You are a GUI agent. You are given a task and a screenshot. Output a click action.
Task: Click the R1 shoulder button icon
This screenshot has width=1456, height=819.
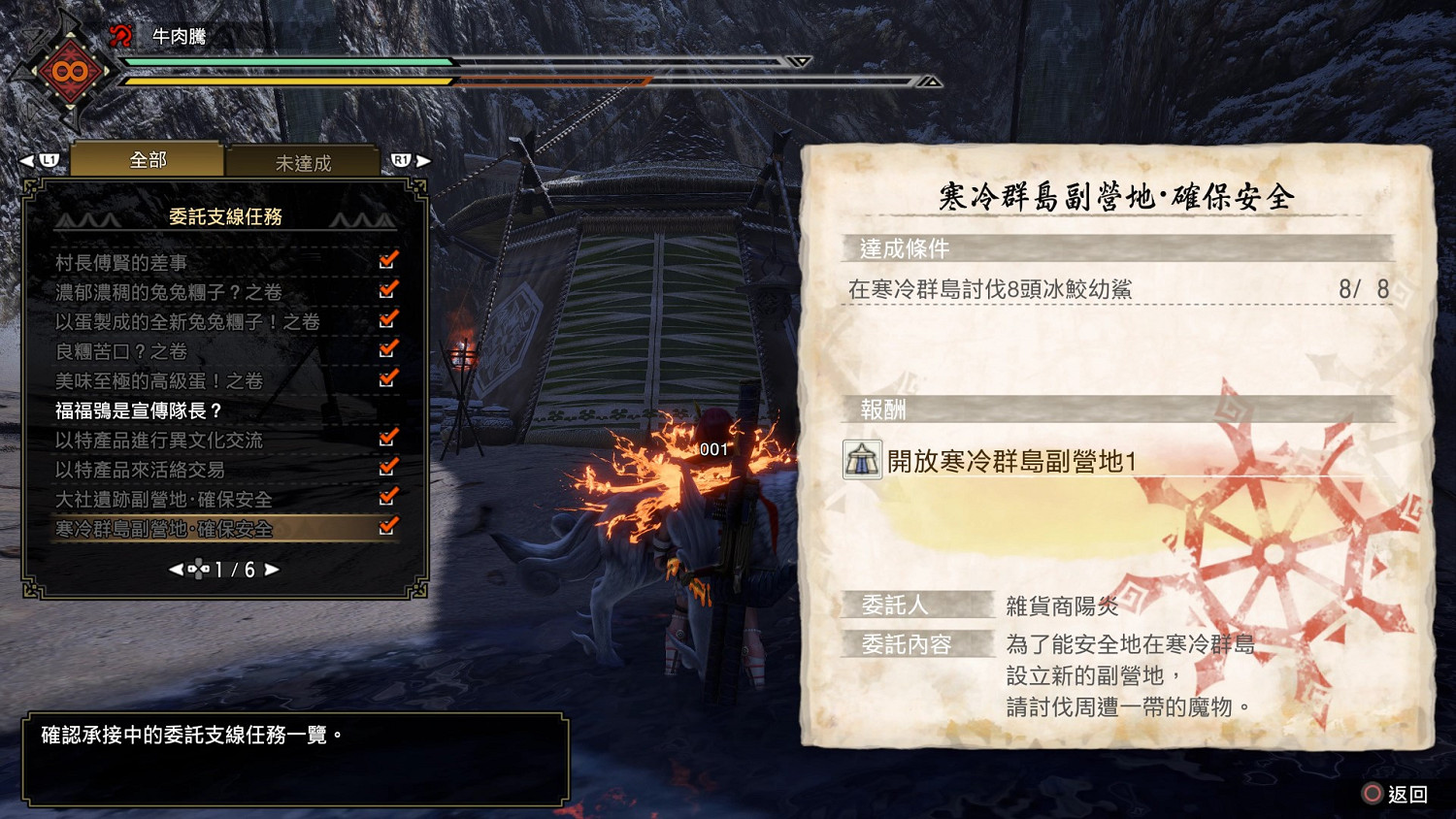click(402, 160)
